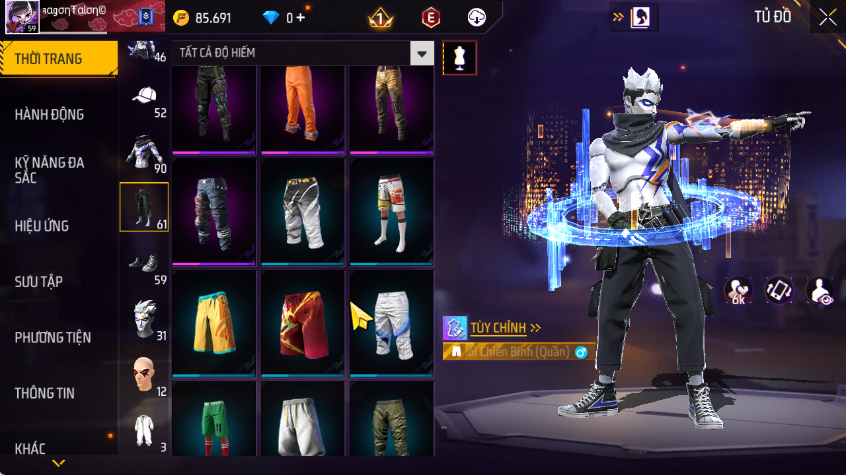Pick the orange pants item
This screenshot has height=475, width=846.
[303, 106]
